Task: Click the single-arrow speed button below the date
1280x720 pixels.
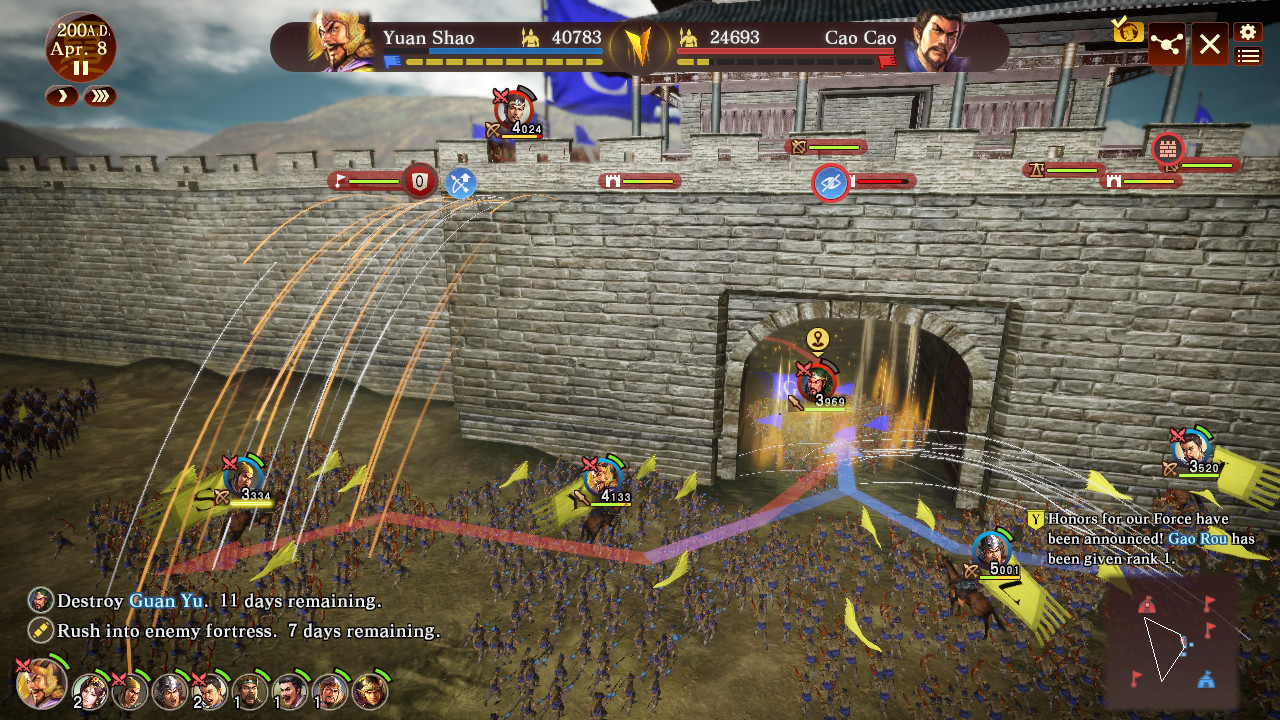Action: [61, 97]
